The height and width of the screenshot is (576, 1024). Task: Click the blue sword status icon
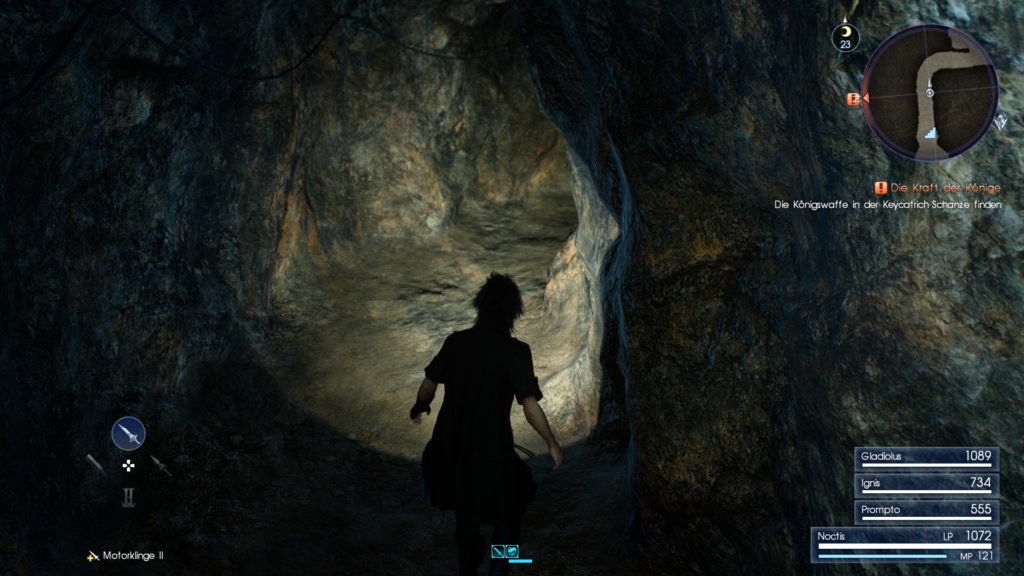498,550
